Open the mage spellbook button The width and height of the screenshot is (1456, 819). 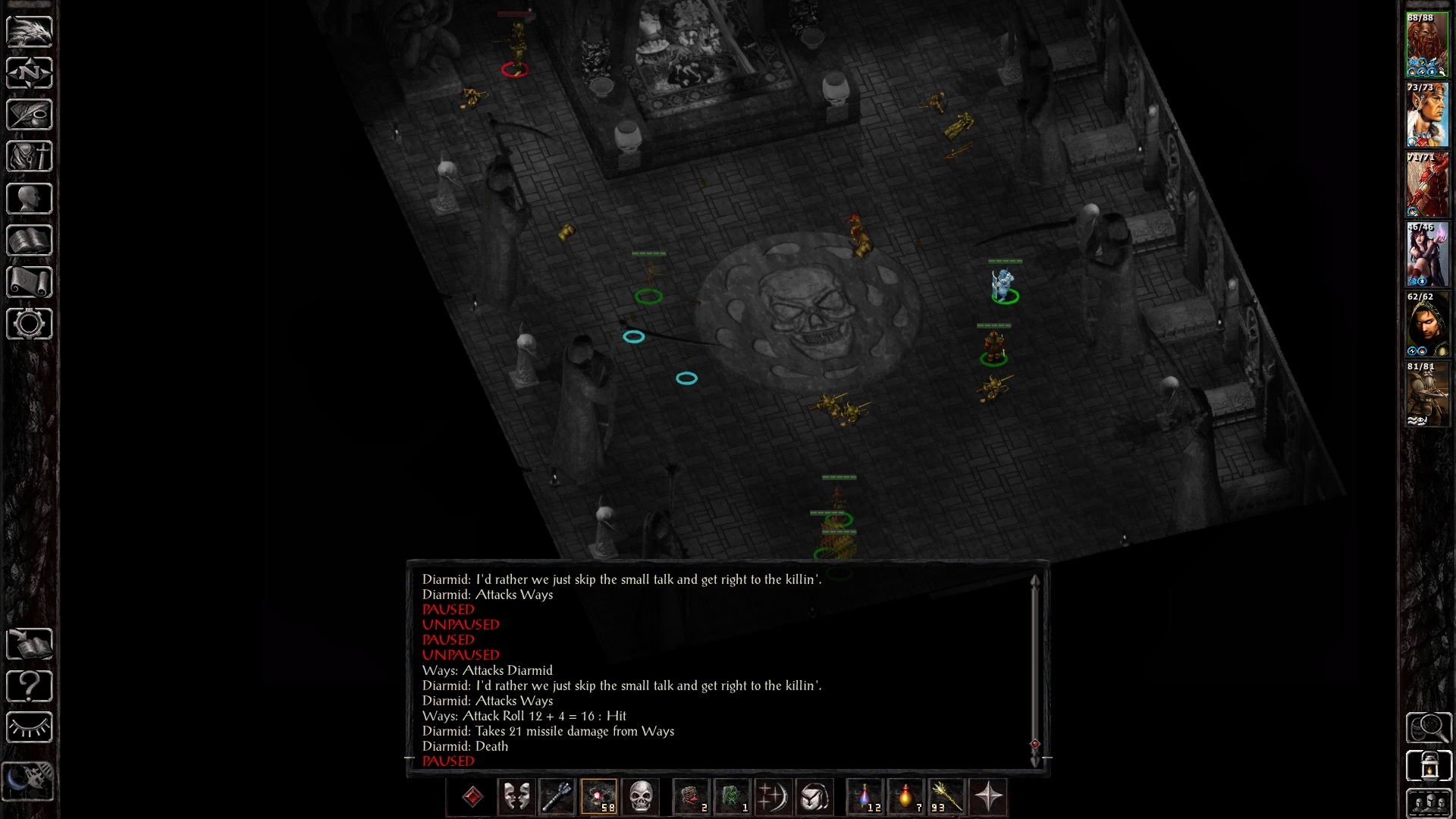(30, 240)
